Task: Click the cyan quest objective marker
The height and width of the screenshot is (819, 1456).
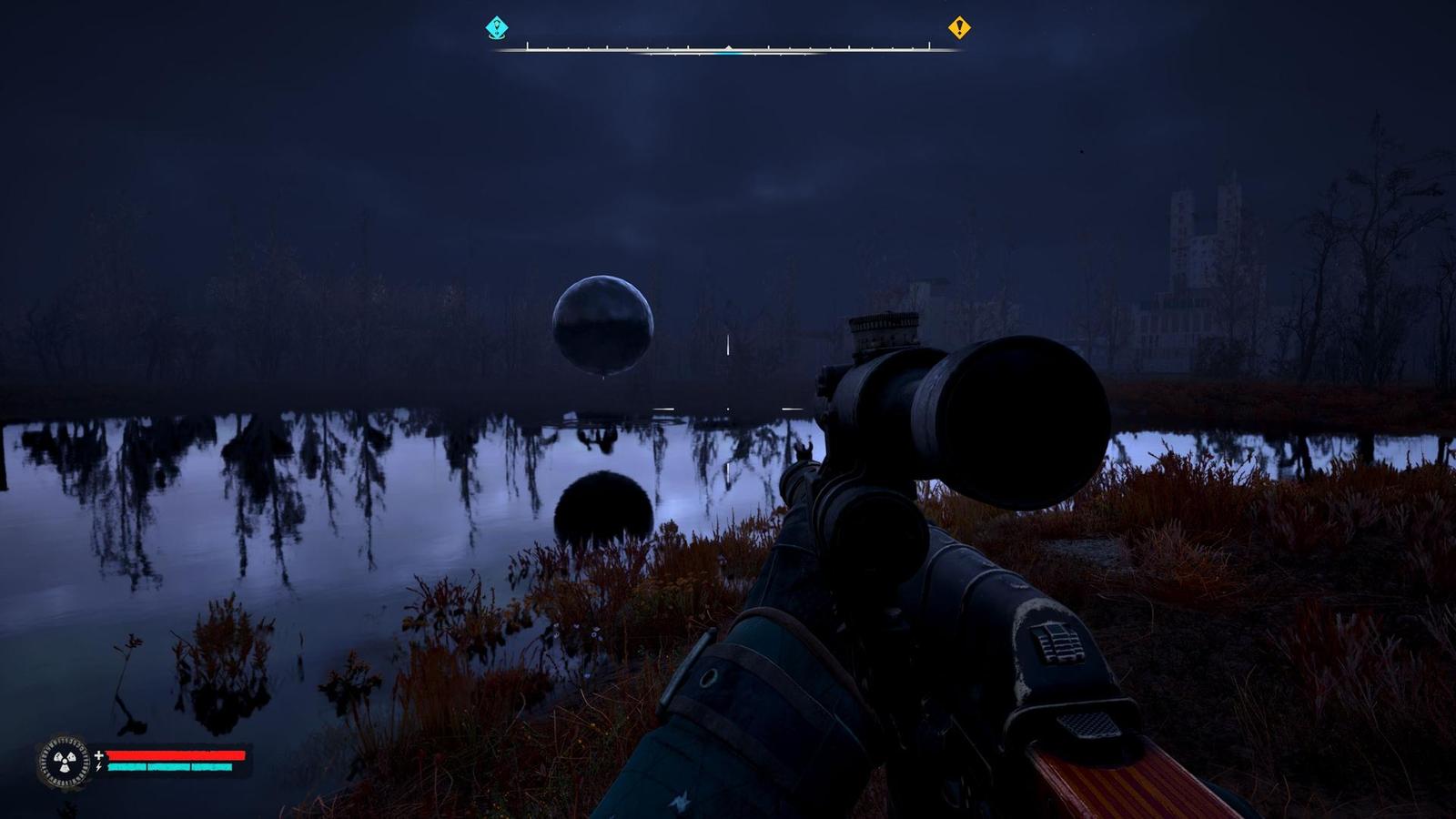Action: click(496, 27)
